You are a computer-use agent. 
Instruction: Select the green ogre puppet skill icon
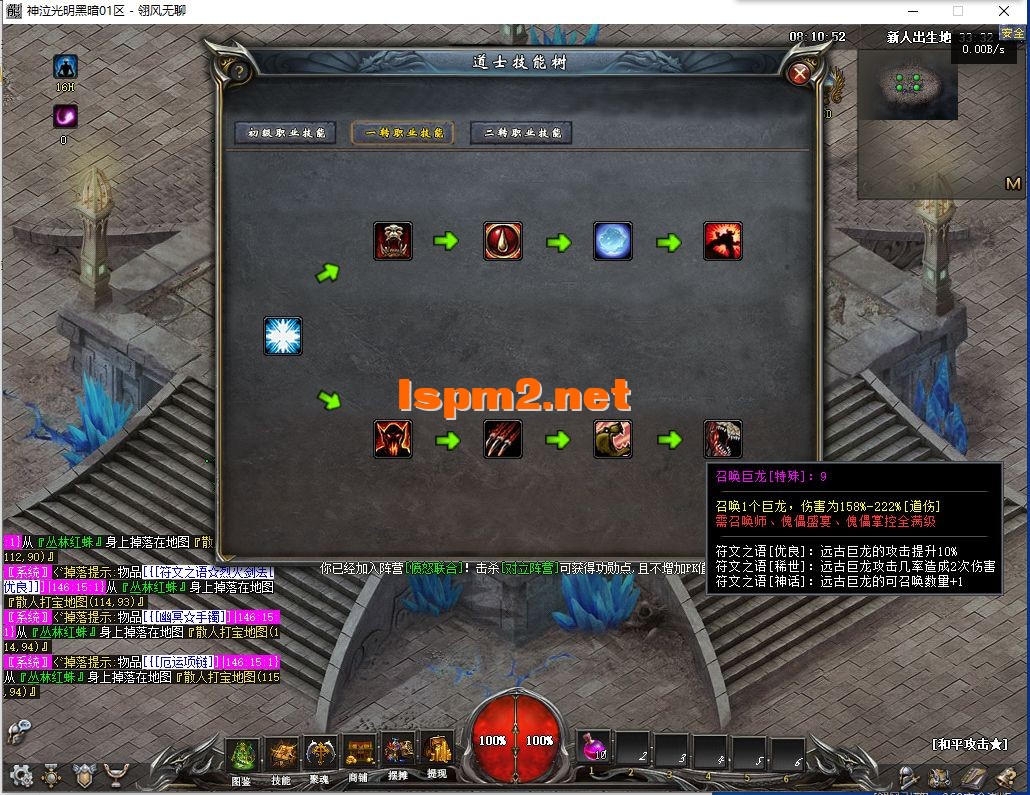point(613,439)
